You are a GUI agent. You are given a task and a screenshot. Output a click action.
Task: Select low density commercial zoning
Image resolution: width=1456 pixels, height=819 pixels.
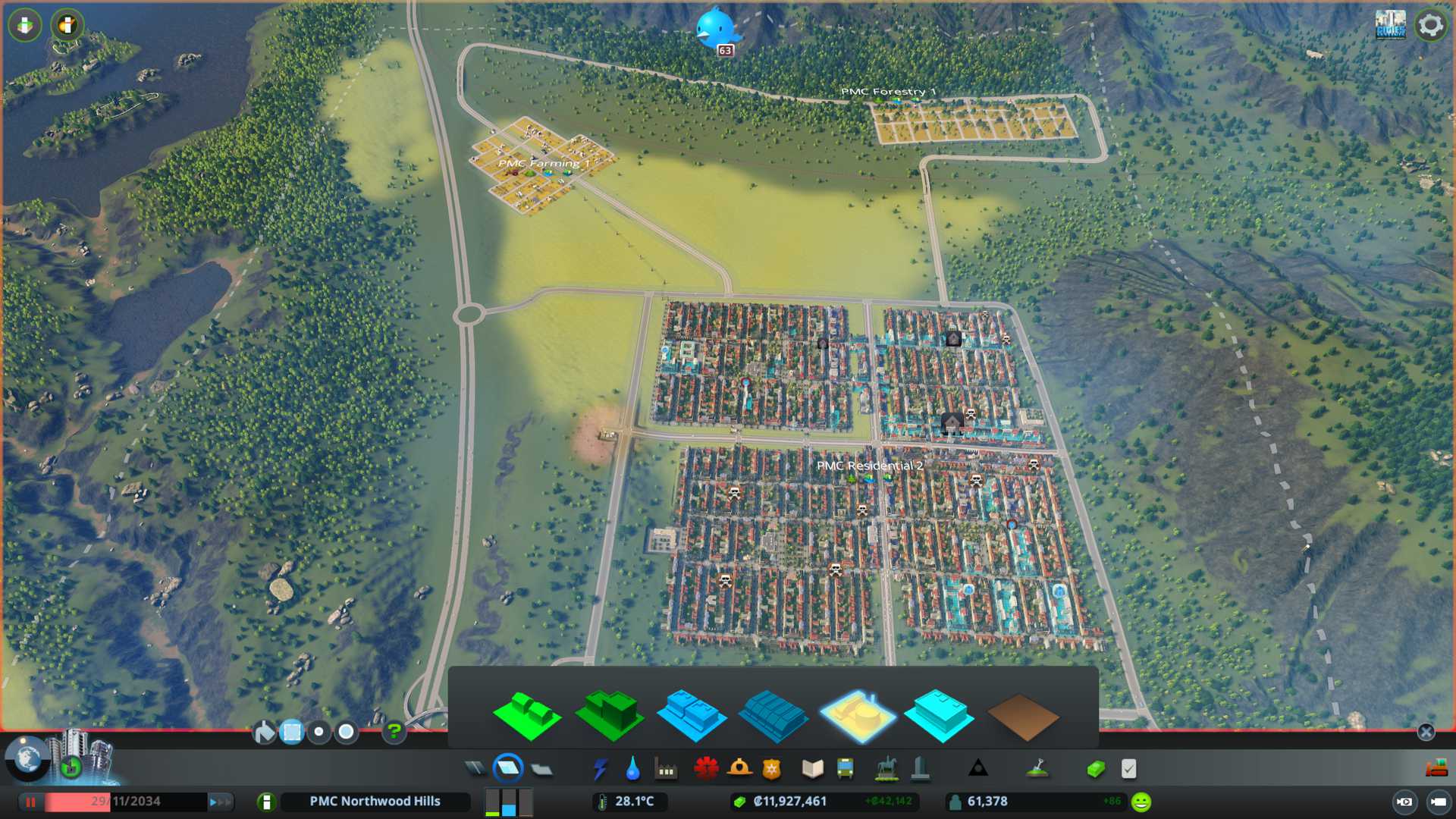[692, 715]
